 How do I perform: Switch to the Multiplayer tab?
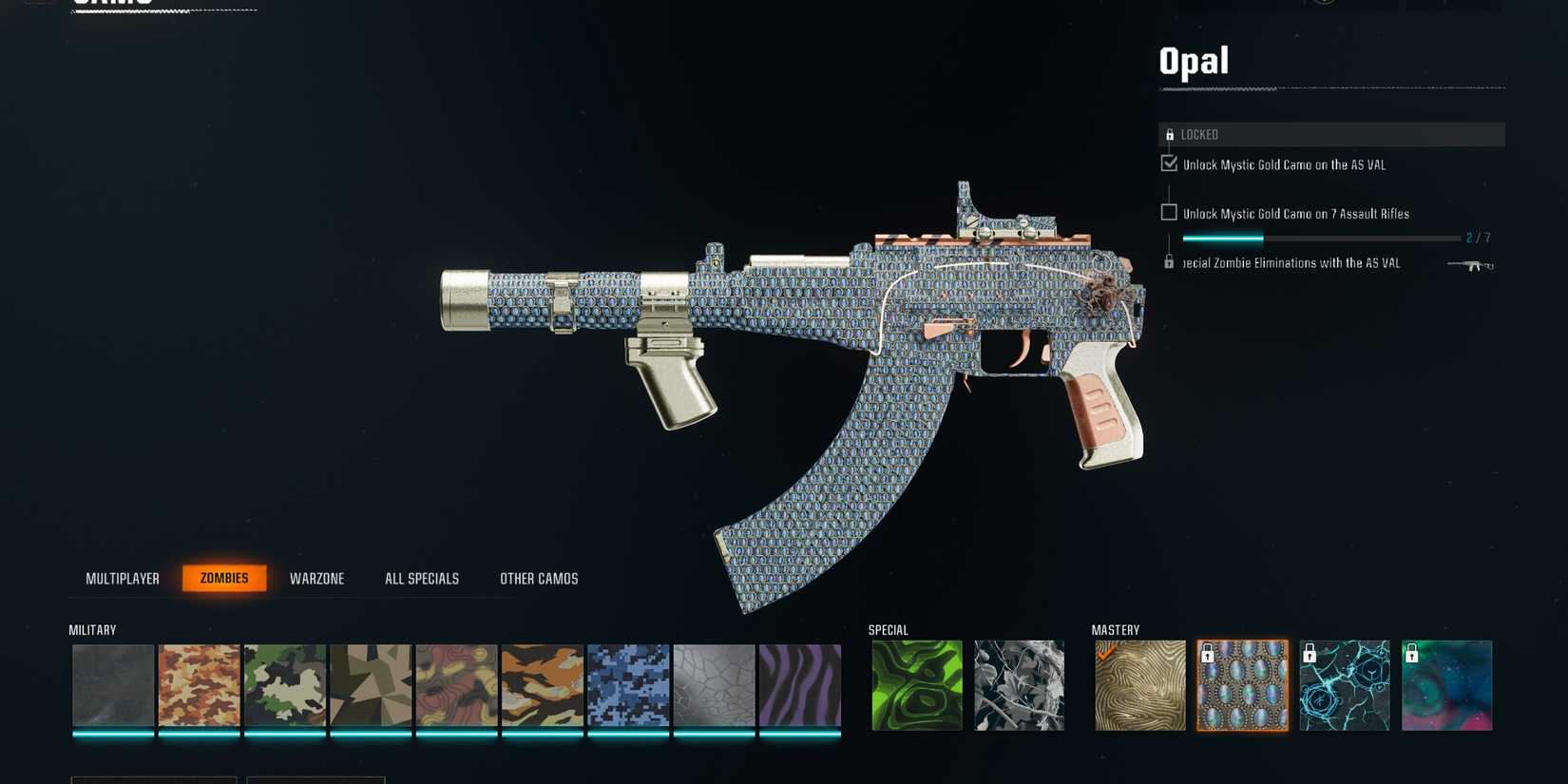pyautogui.click(x=123, y=578)
